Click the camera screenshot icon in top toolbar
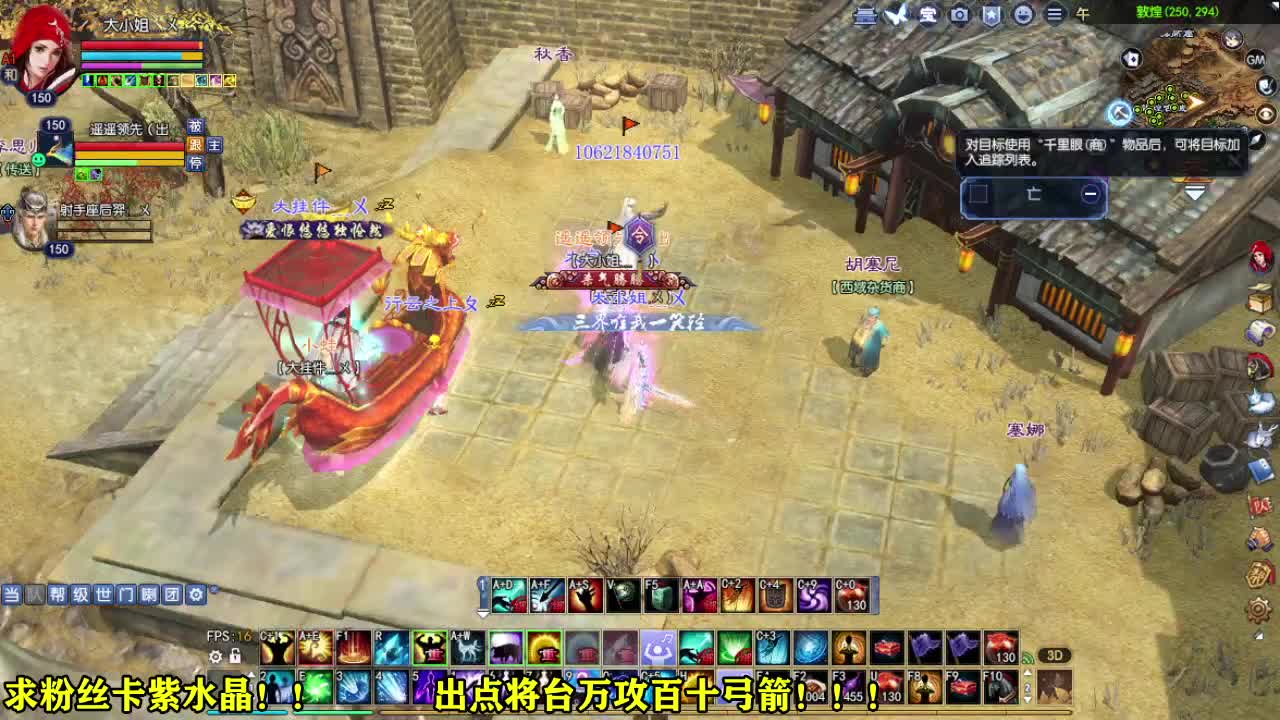This screenshot has width=1280, height=720. tap(959, 15)
